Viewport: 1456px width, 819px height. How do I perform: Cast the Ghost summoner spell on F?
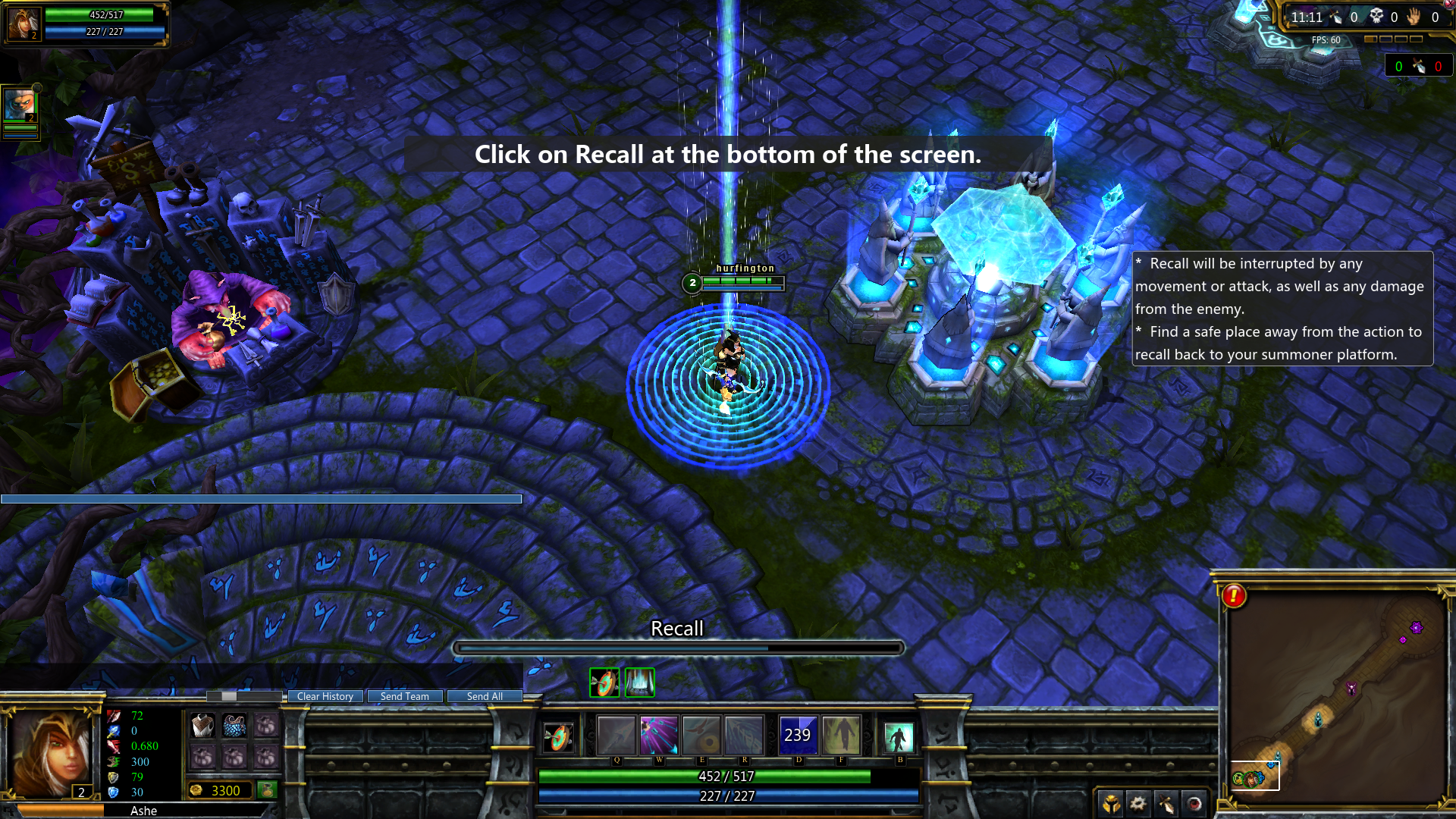coord(841,735)
